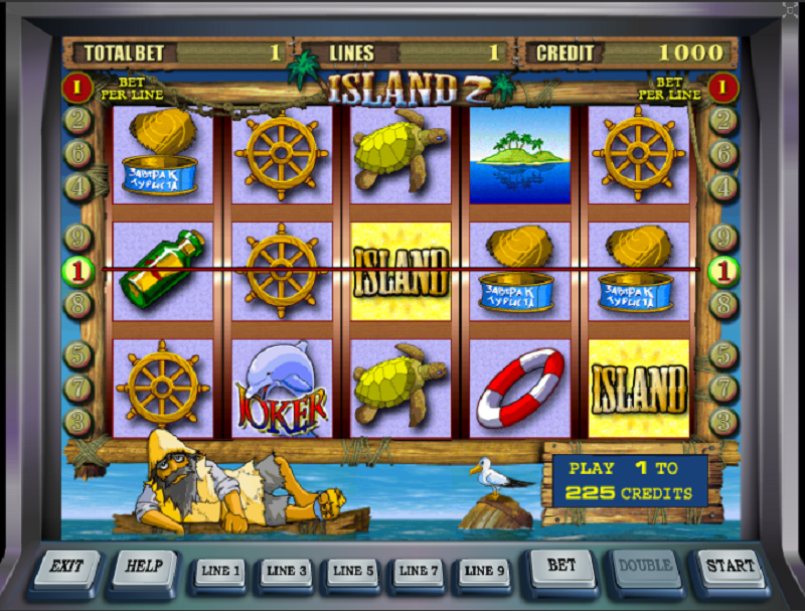Select the Line 1 button
The height and width of the screenshot is (611, 805).
click(220, 572)
